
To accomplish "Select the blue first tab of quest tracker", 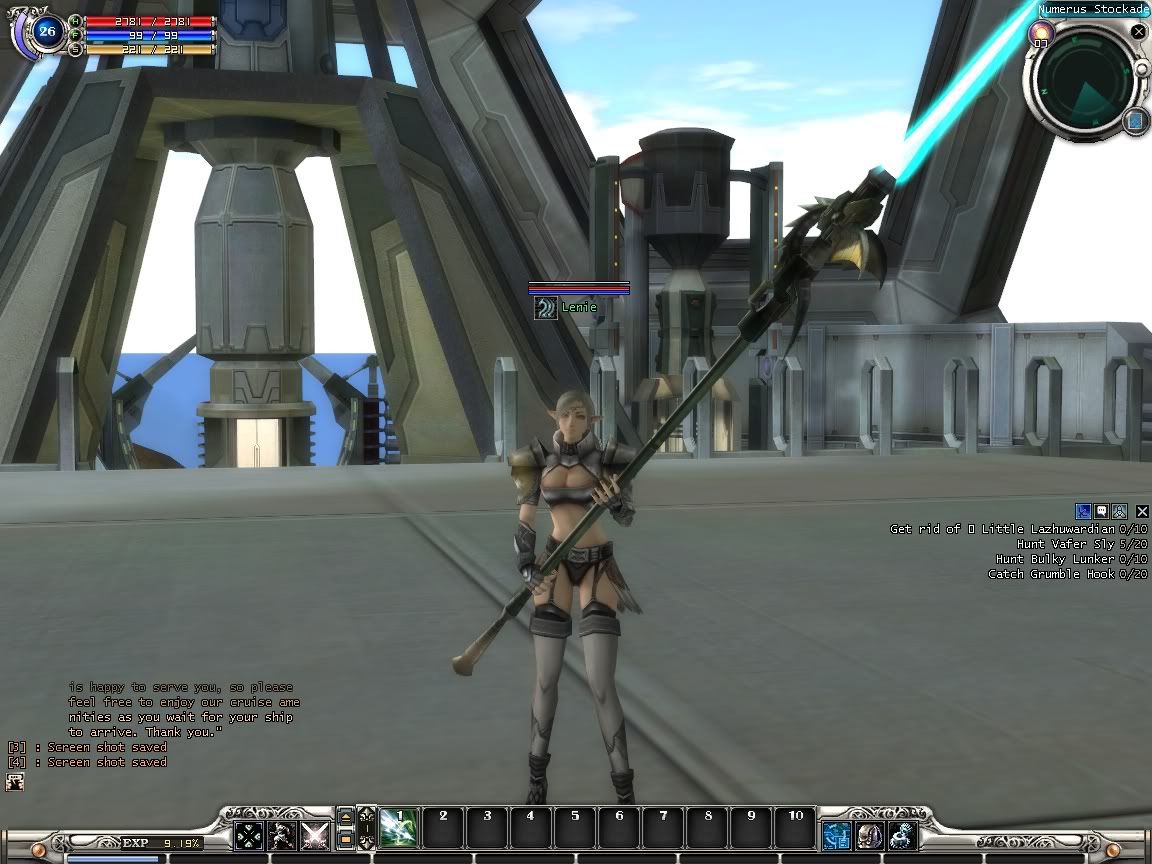I will (x=1082, y=511).
